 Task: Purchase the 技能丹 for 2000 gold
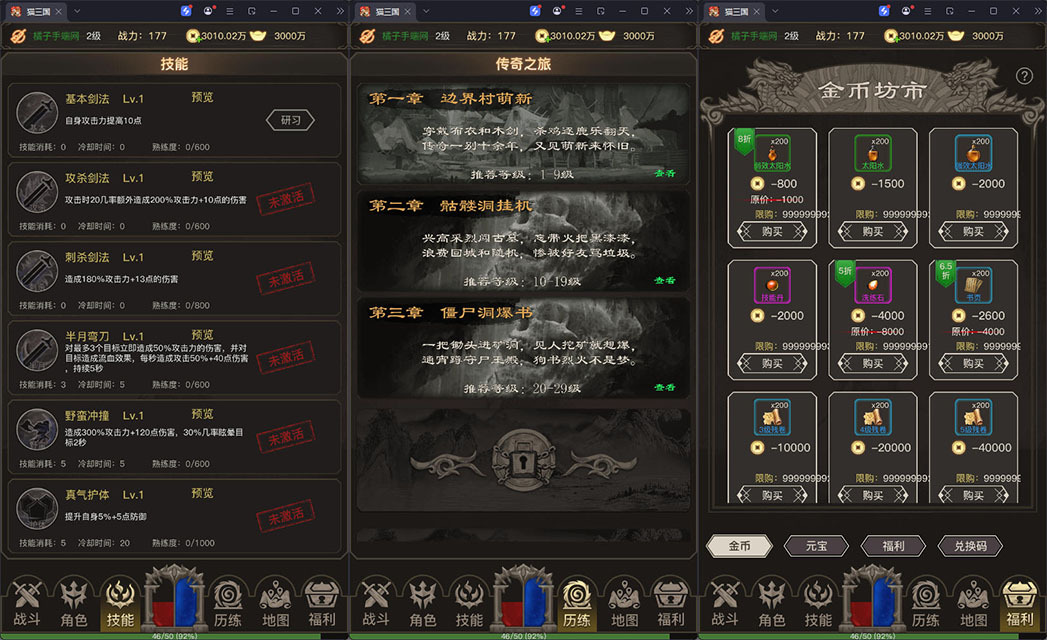tap(772, 364)
